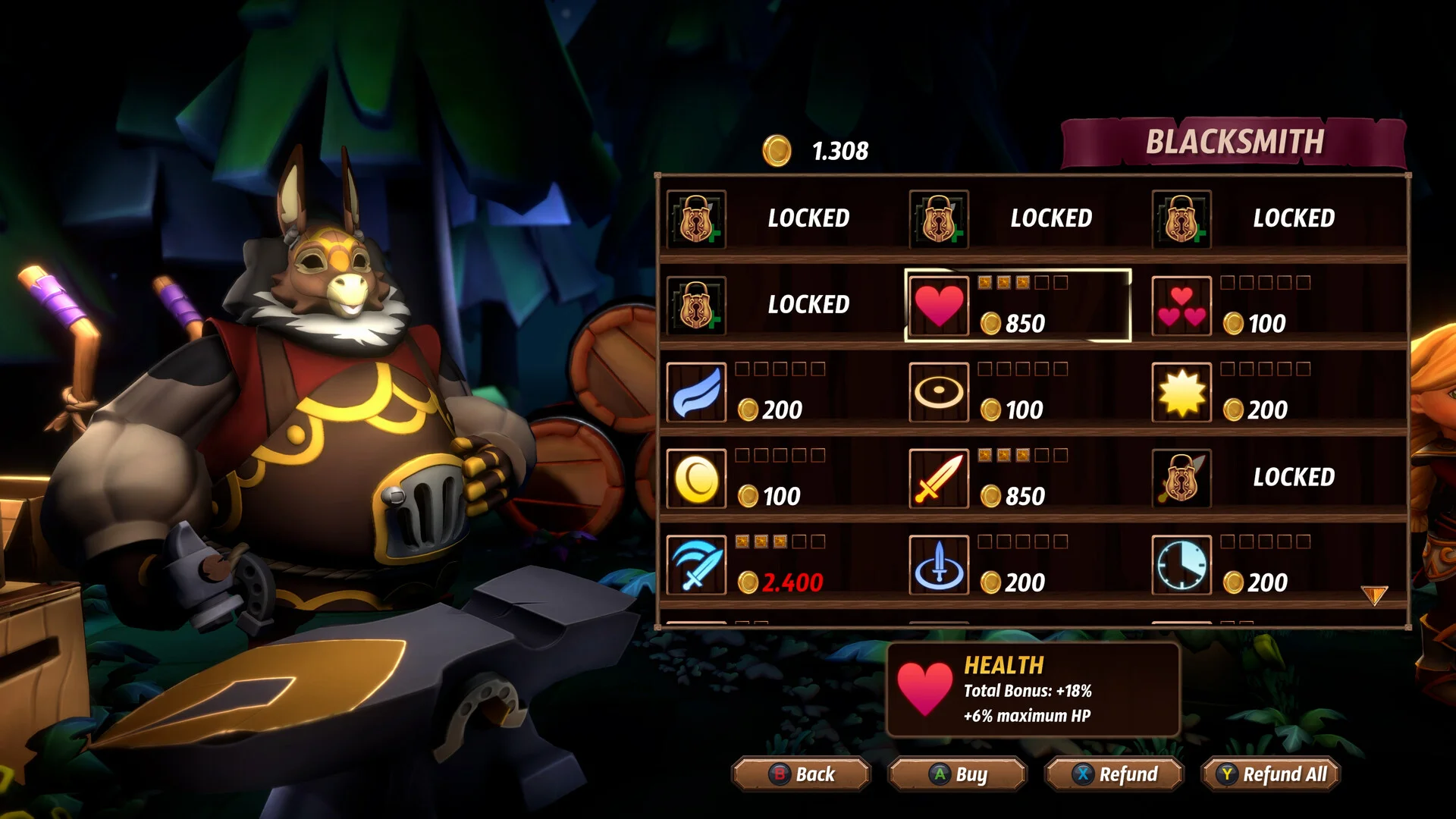
Task: Select the Health heart upgrade
Action: click(939, 306)
